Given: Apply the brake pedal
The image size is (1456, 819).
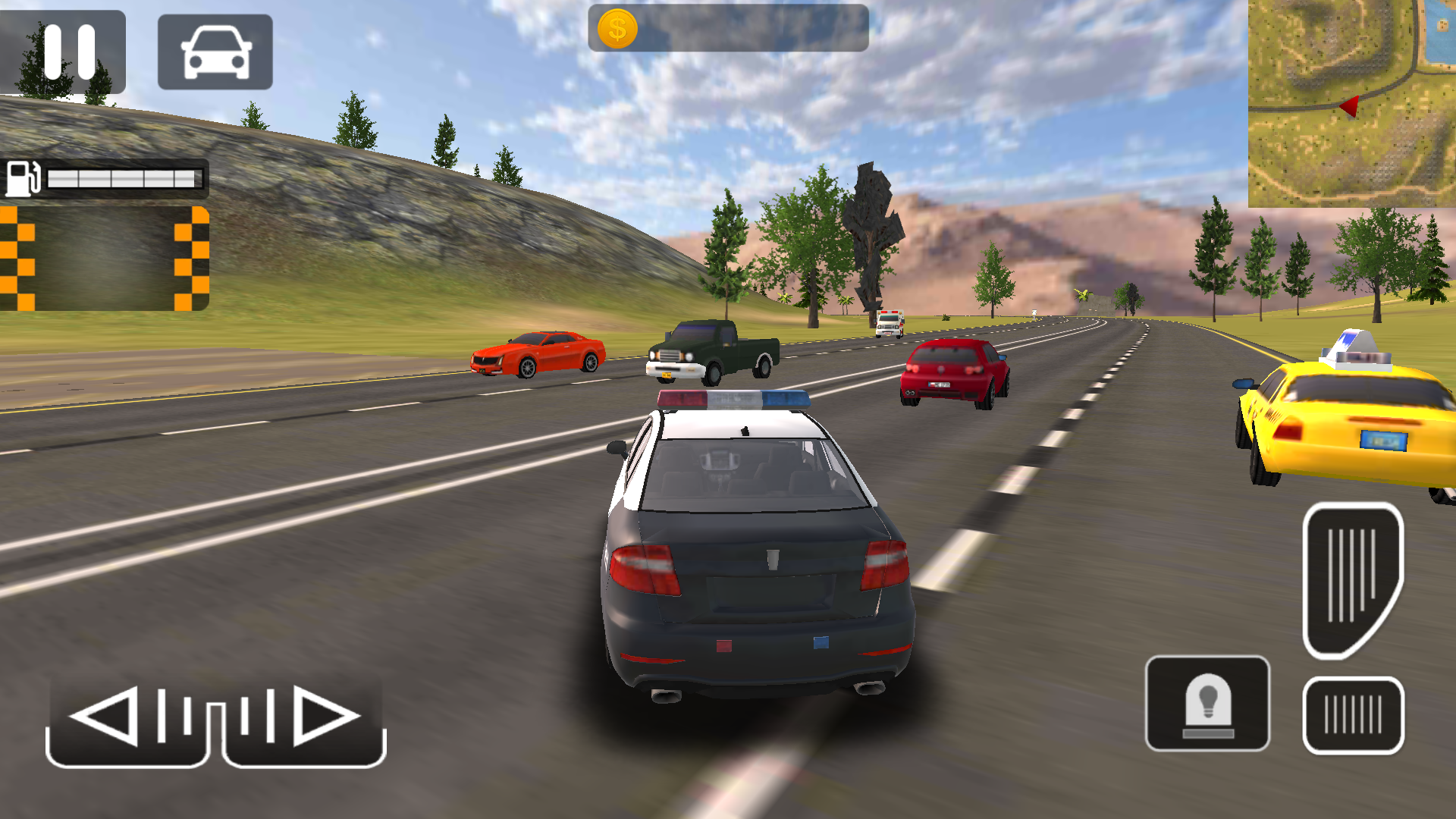Looking at the screenshot, I should [x=1353, y=715].
